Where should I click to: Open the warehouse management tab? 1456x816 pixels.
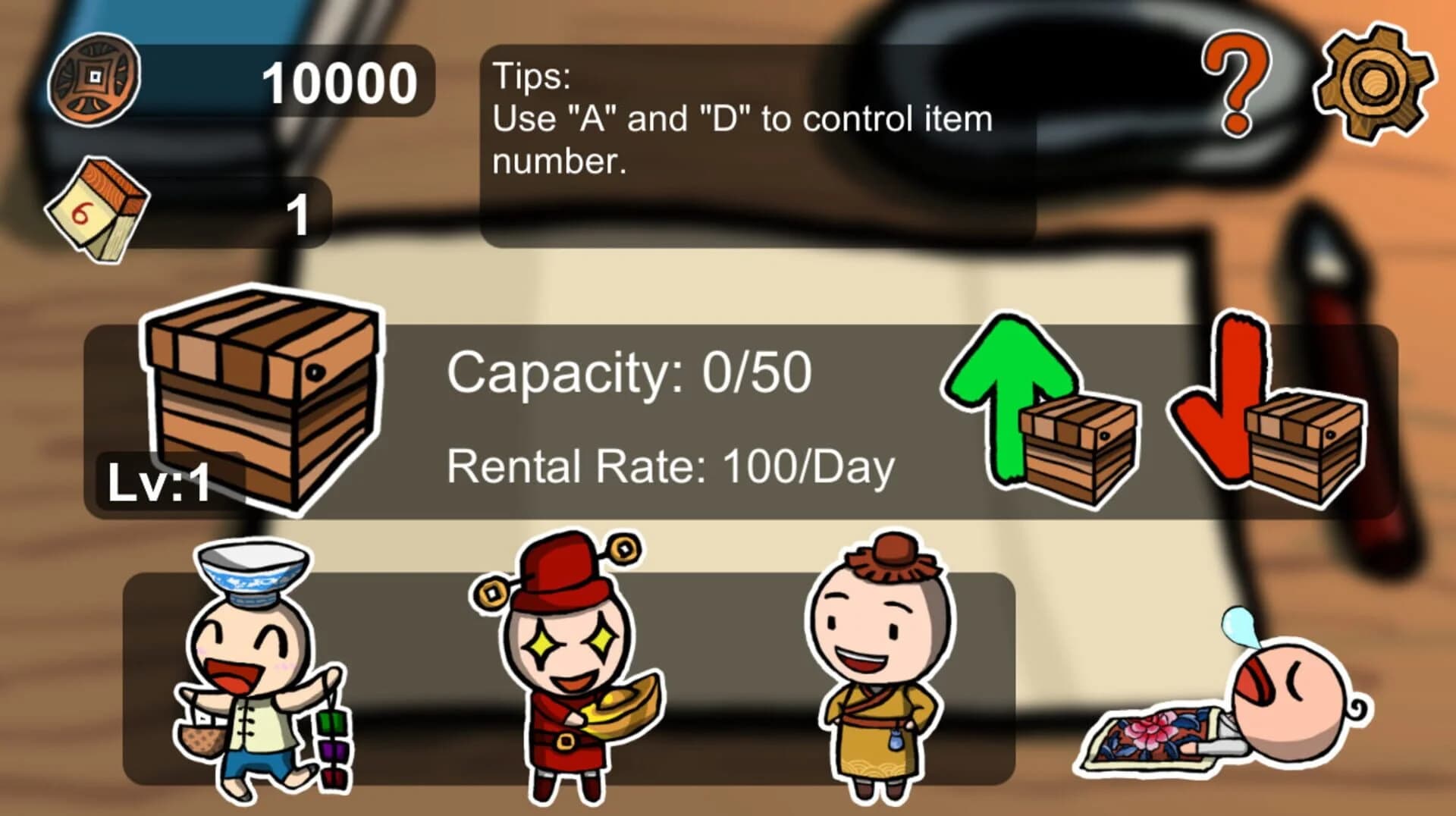262,394
